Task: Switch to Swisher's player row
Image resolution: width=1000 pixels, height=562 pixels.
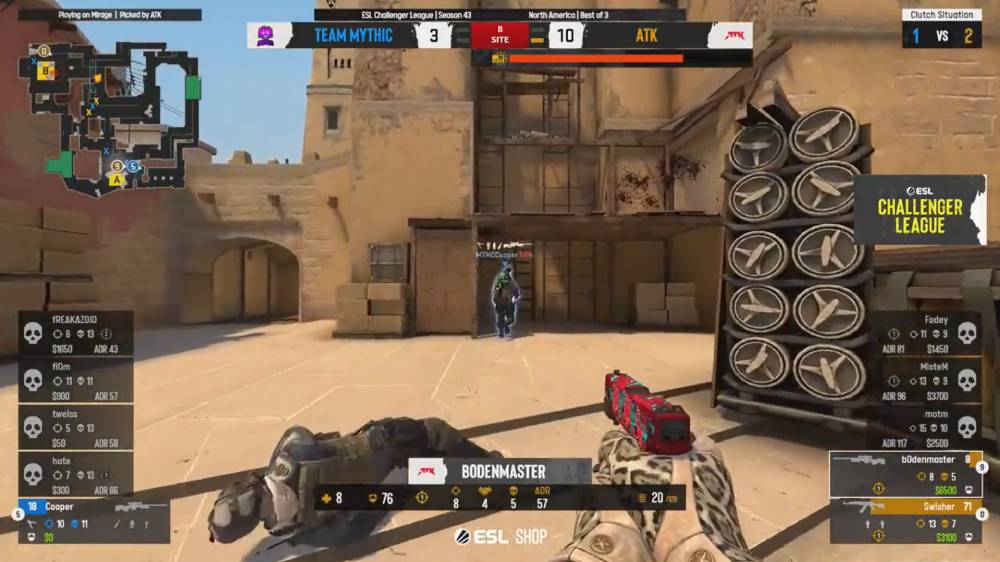Action: coord(906,521)
